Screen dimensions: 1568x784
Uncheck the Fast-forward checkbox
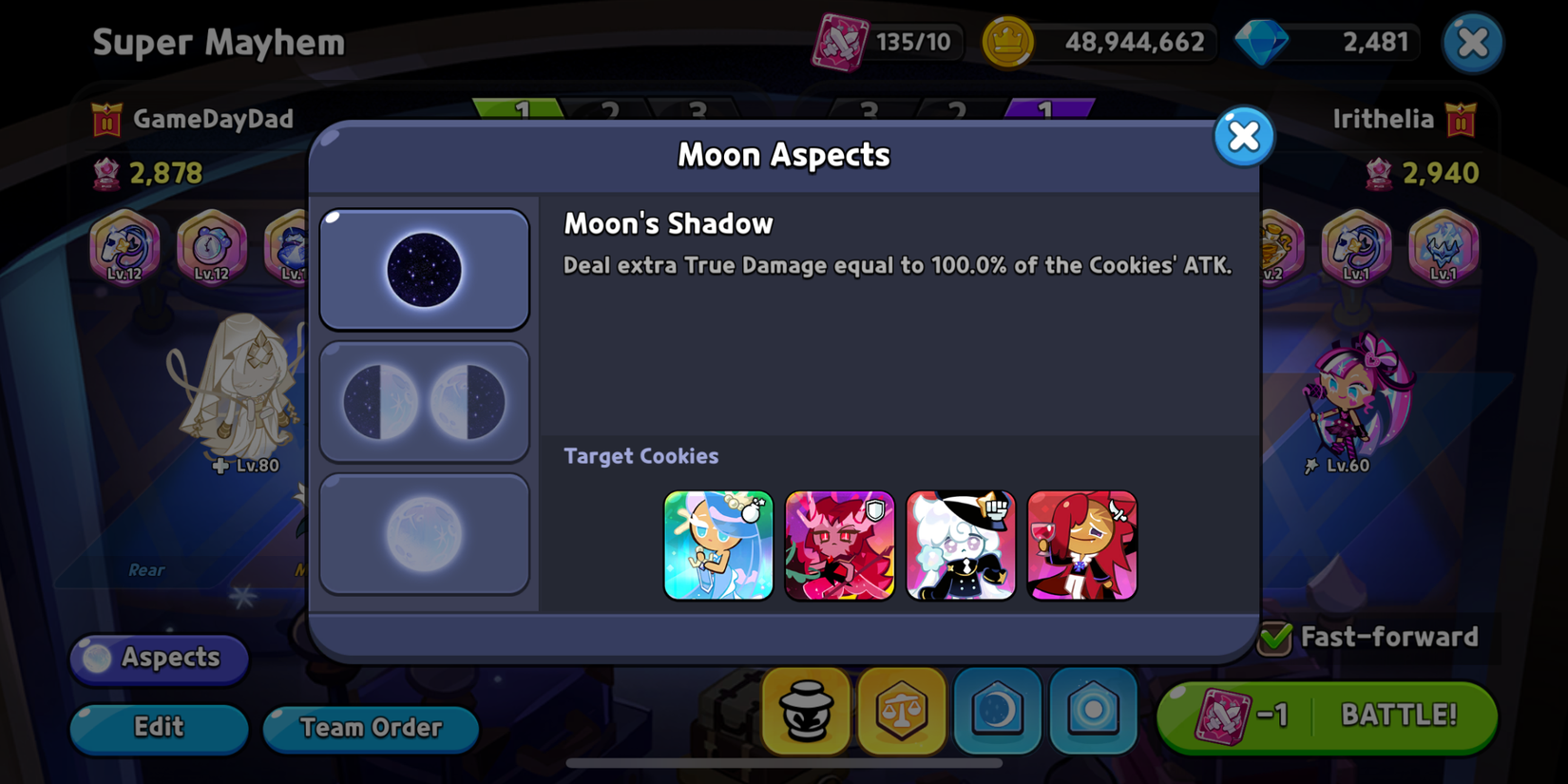[1275, 636]
